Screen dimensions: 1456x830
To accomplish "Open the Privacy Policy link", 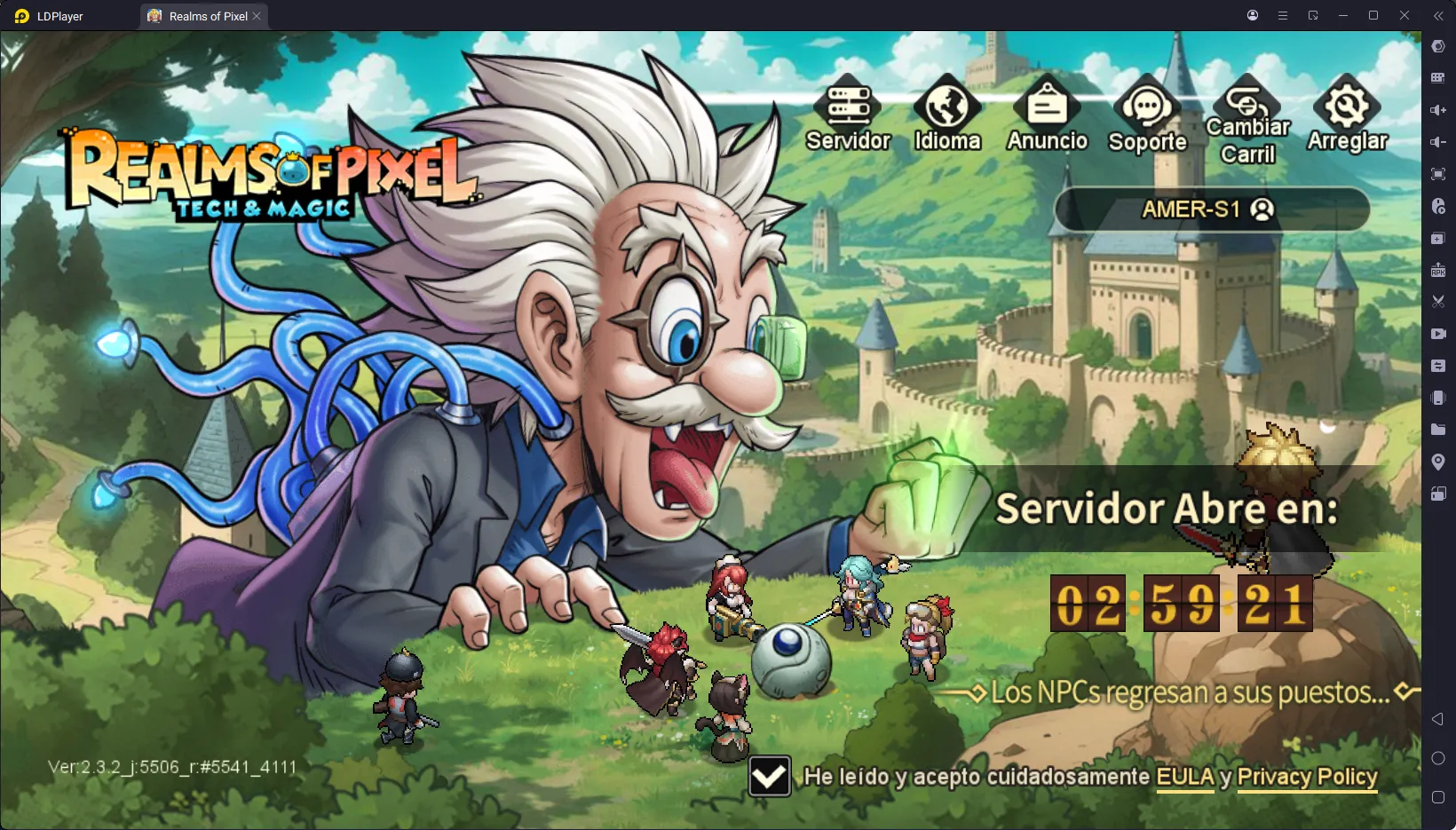I will click(x=1306, y=778).
